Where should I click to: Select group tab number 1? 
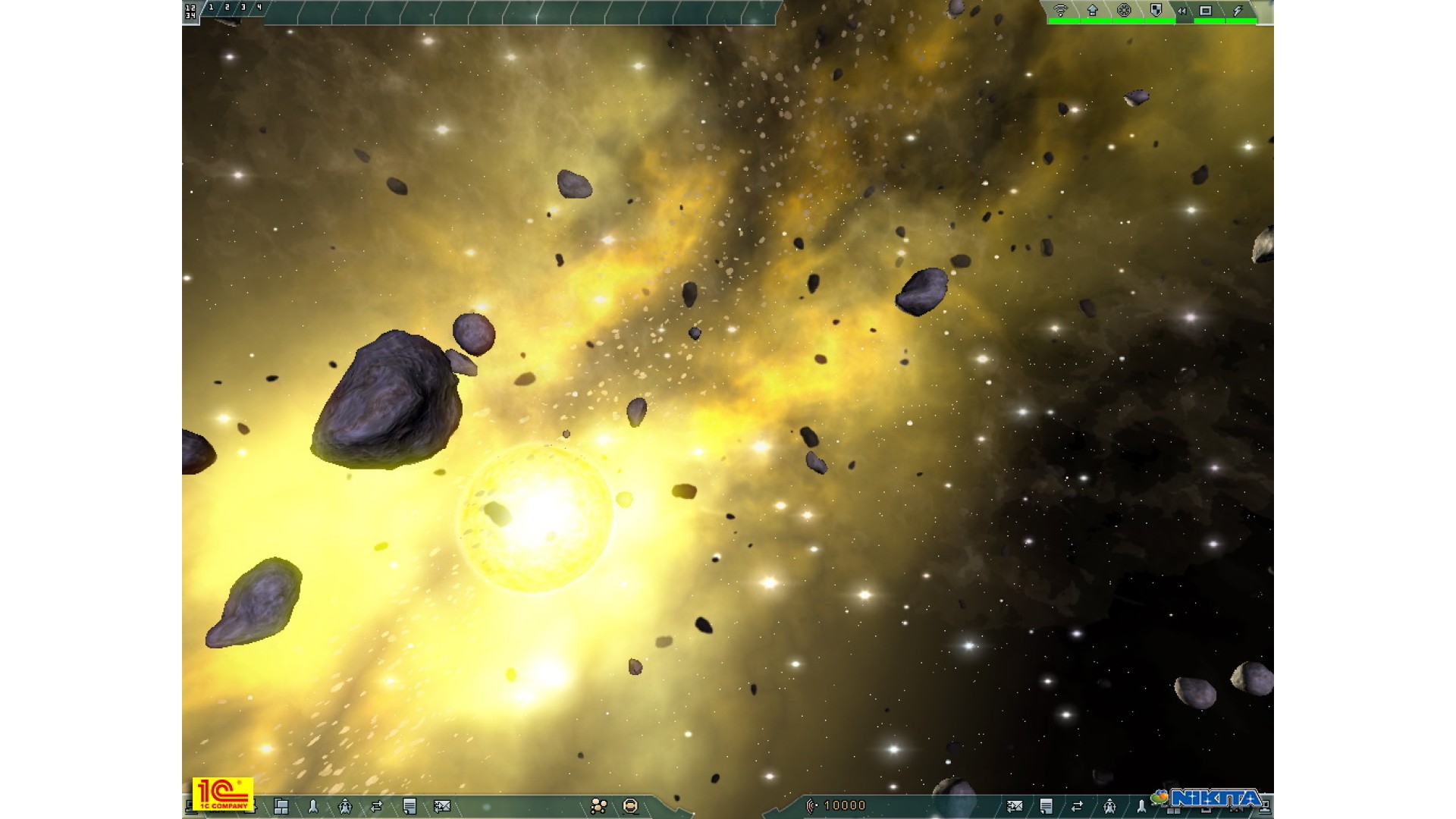211,8
